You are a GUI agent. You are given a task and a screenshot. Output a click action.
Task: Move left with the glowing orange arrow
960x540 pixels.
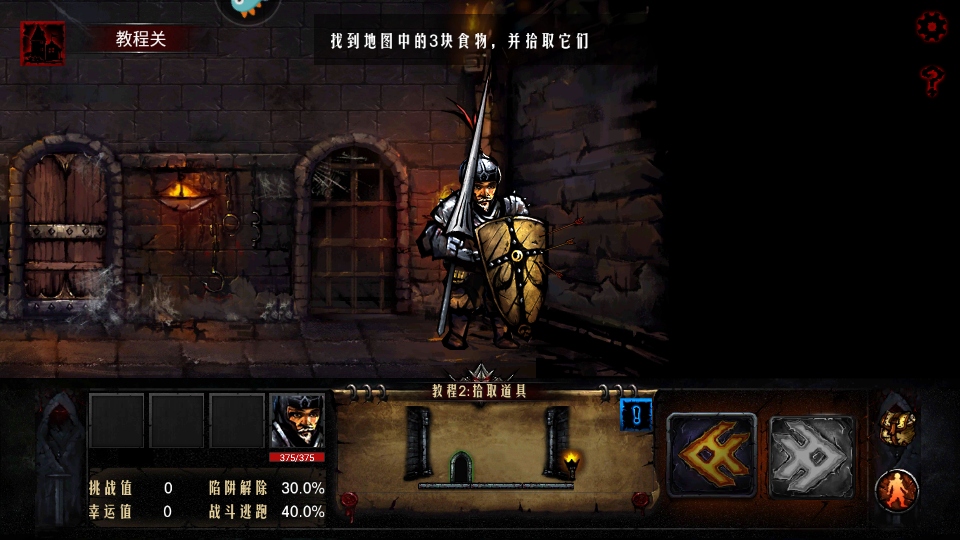(x=711, y=455)
